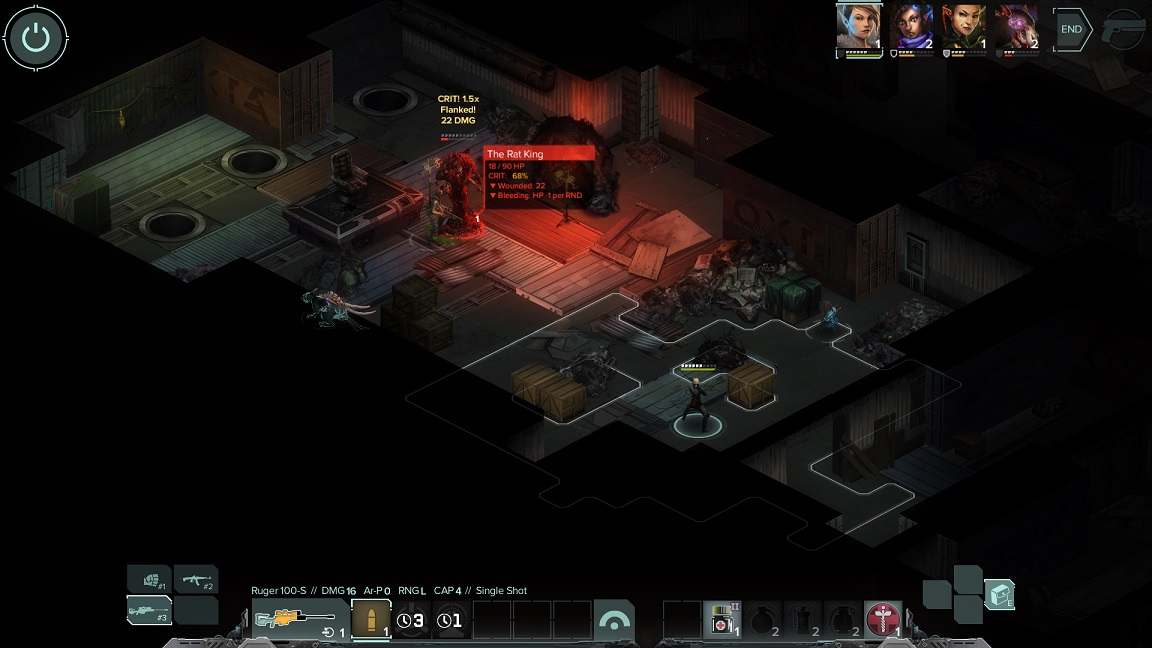Choose the single shot bullet ability

(x=371, y=620)
